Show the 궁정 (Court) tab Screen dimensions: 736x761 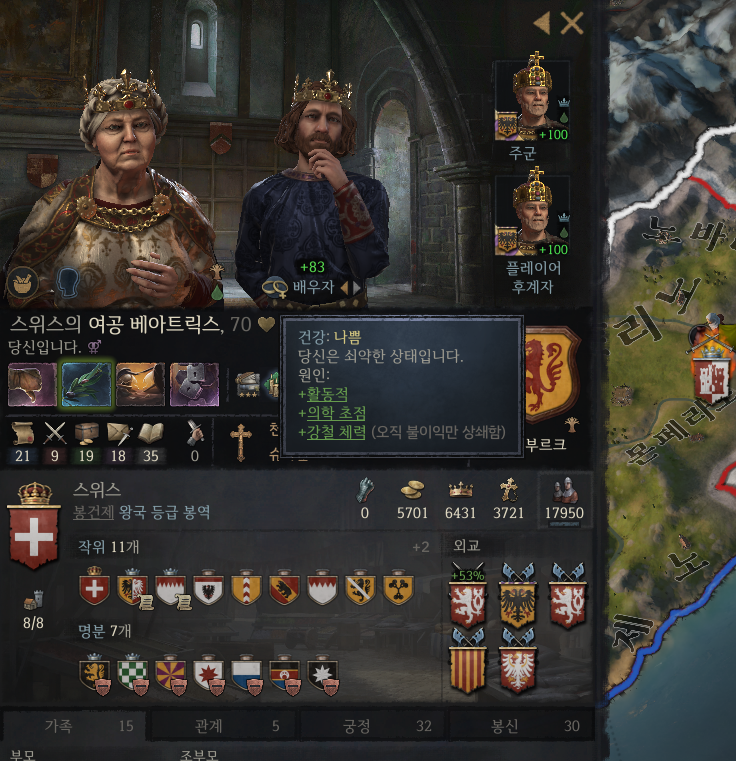(372, 726)
